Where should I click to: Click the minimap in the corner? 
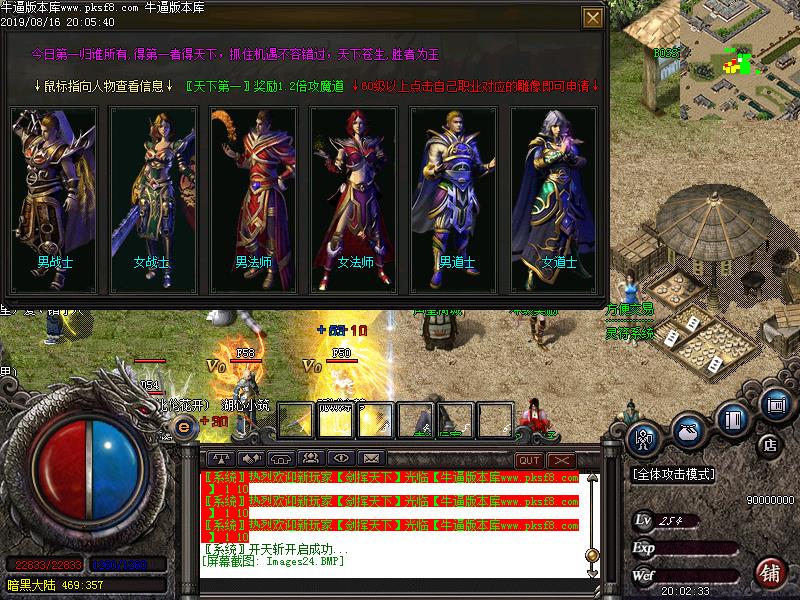coord(740,55)
